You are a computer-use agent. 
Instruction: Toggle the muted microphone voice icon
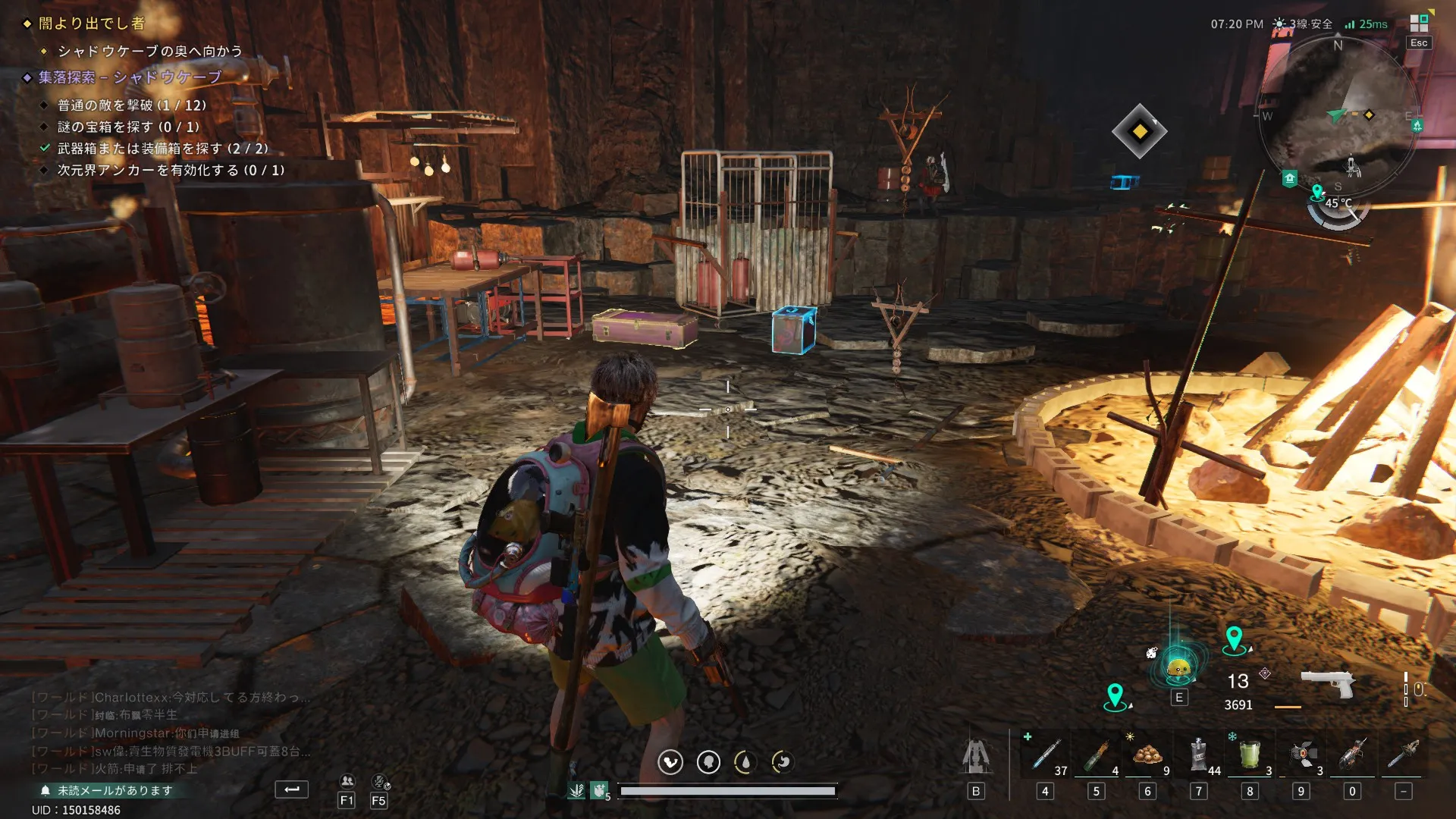379,781
